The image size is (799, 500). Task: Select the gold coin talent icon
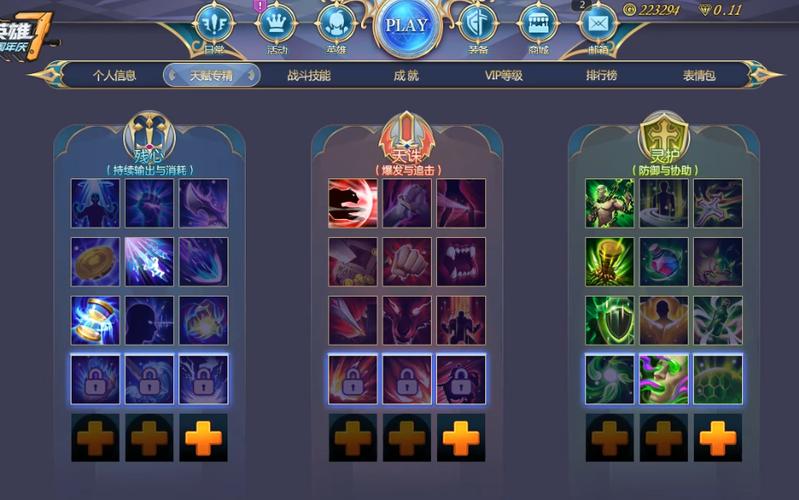(95, 262)
